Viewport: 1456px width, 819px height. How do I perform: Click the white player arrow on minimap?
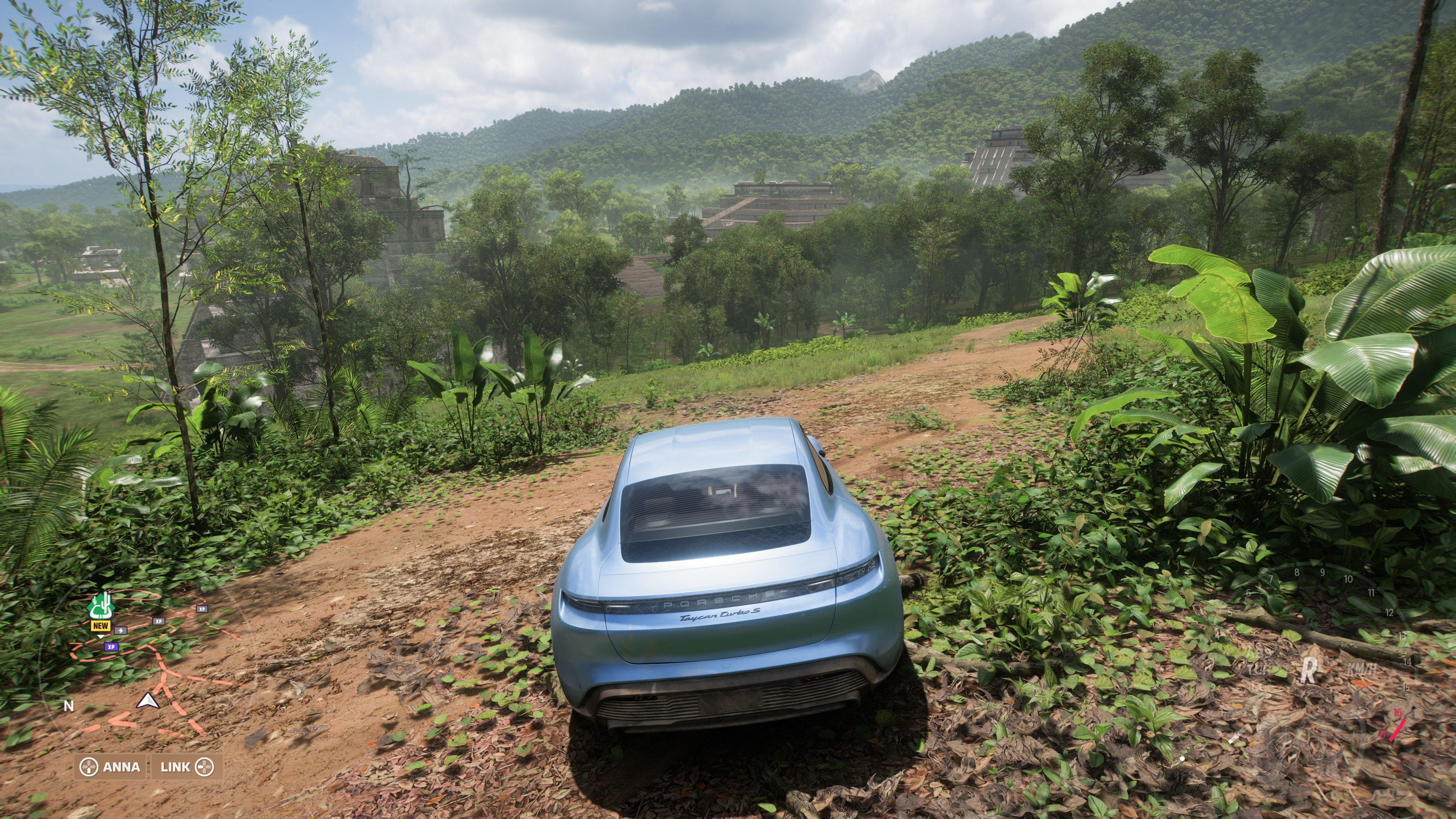[147, 701]
